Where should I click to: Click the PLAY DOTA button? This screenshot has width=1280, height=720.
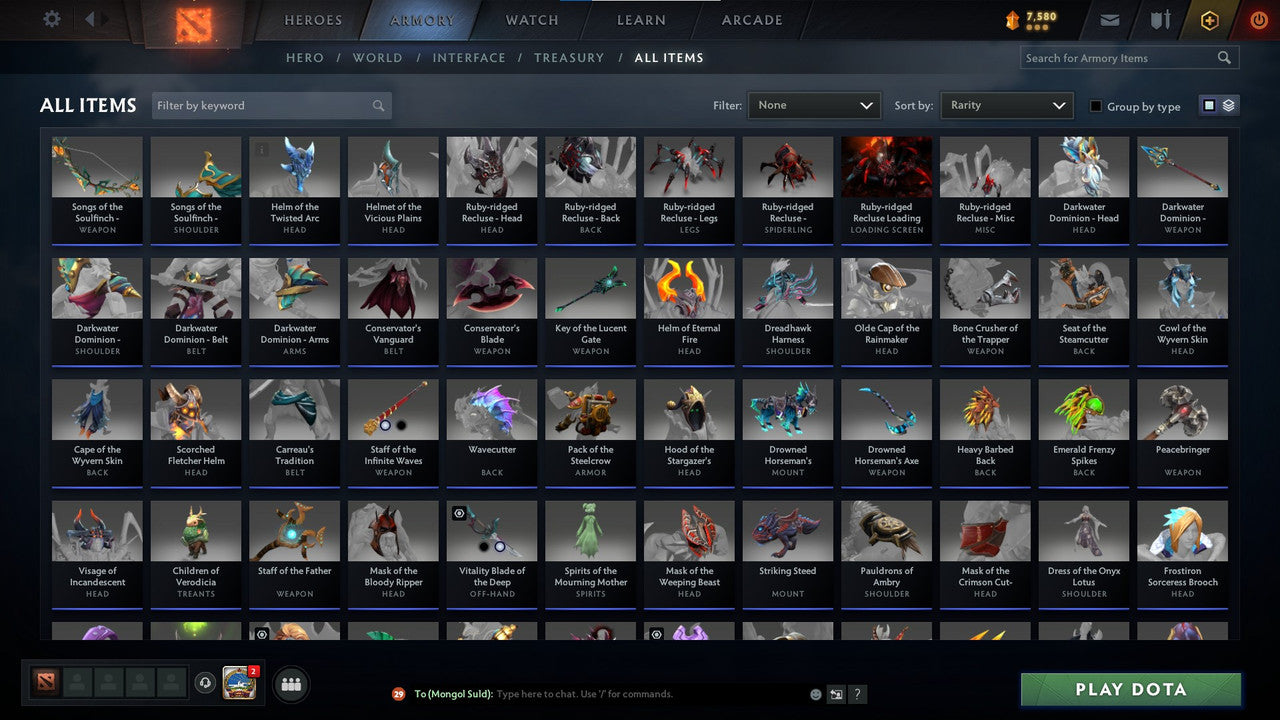click(1130, 689)
